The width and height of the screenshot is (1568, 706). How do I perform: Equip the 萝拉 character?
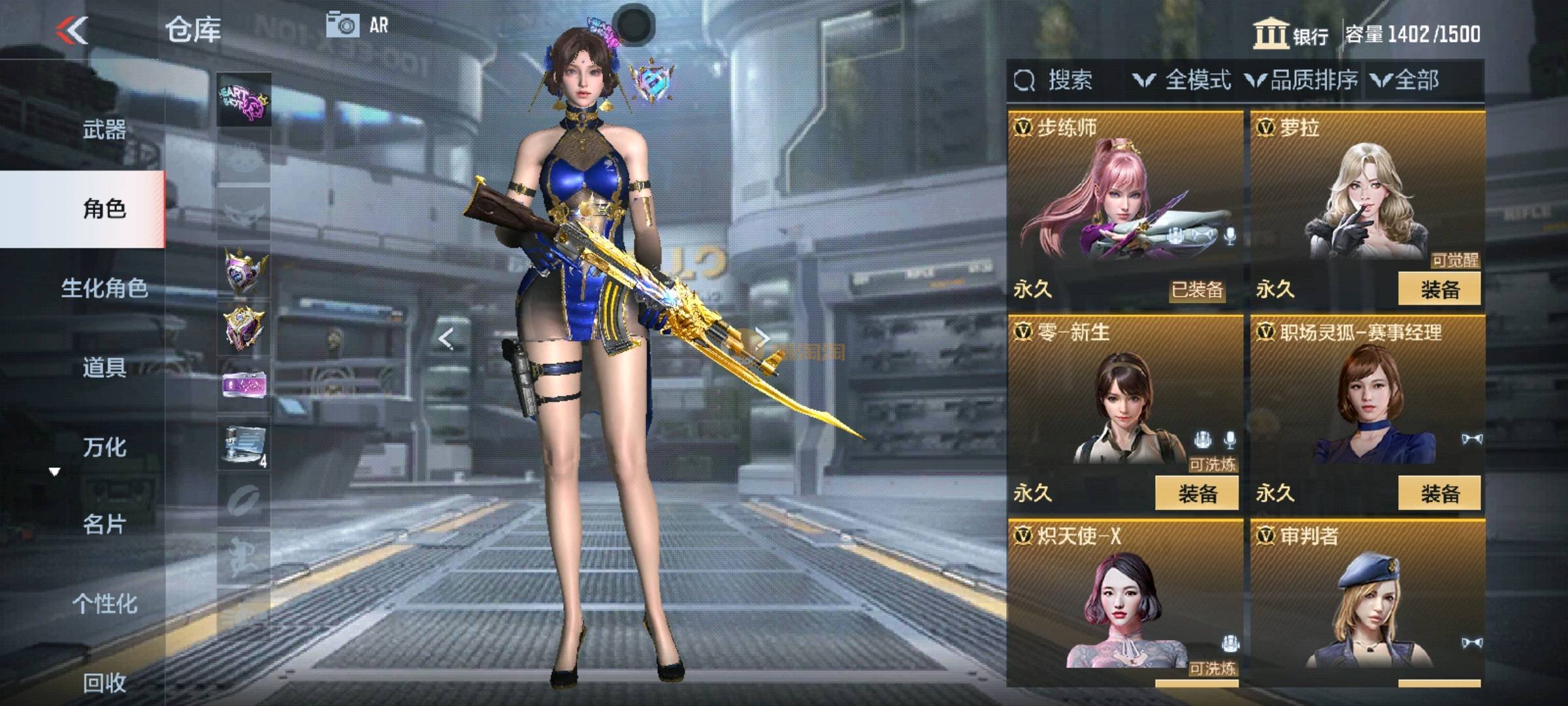pyautogui.click(x=1439, y=289)
